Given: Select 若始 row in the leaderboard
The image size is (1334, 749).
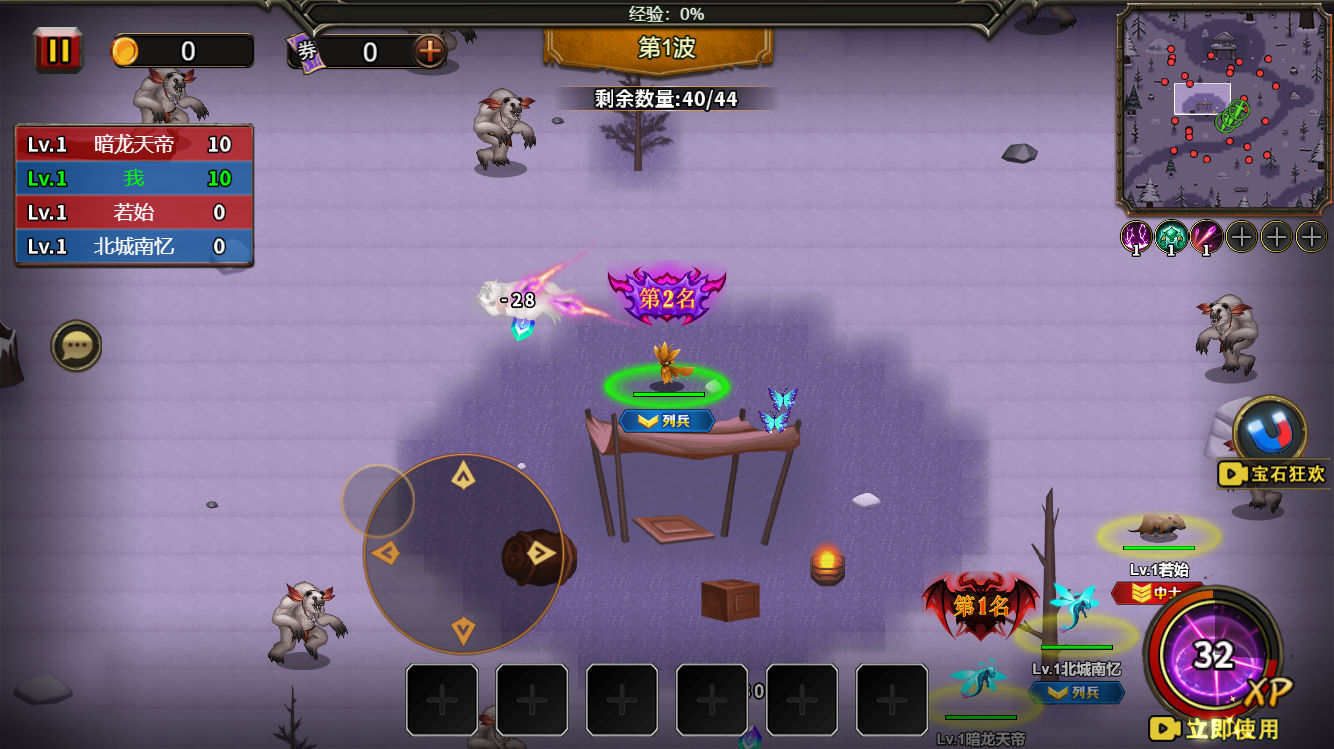Looking at the screenshot, I should (x=134, y=212).
